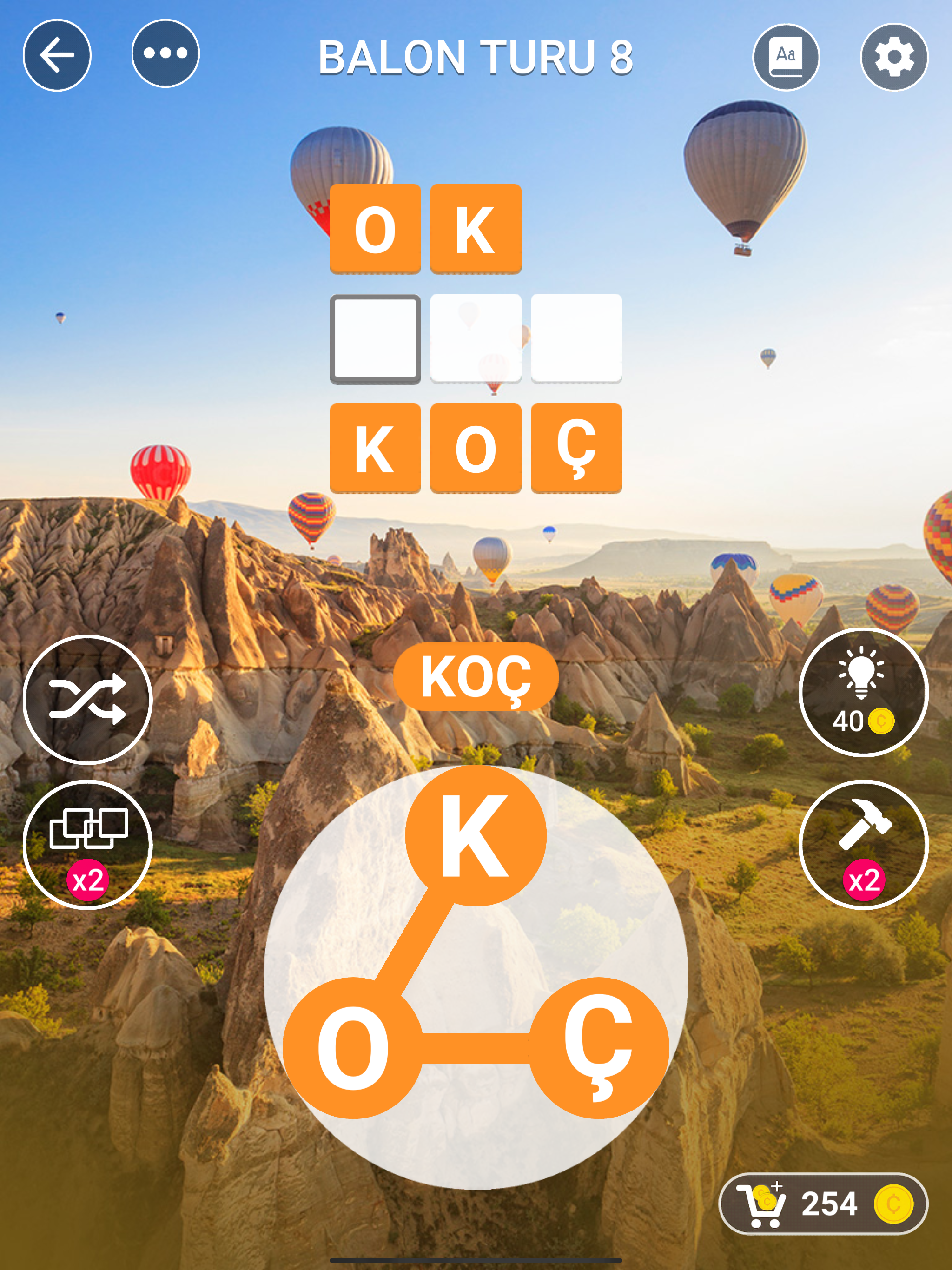
Task: Open the three-dots more options menu
Action: [165, 54]
